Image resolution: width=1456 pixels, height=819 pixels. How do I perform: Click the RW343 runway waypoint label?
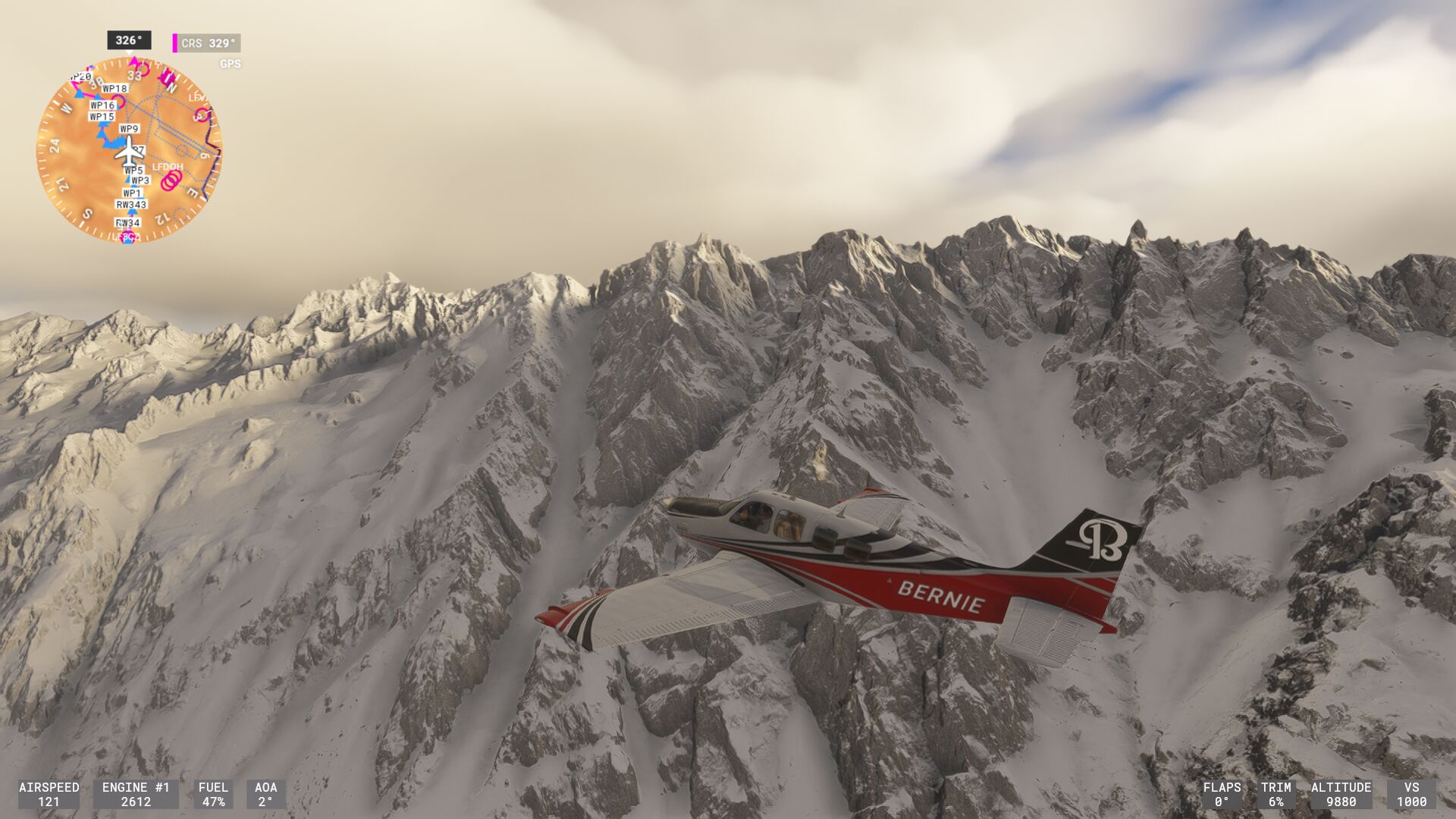pyautogui.click(x=131, y=205)
